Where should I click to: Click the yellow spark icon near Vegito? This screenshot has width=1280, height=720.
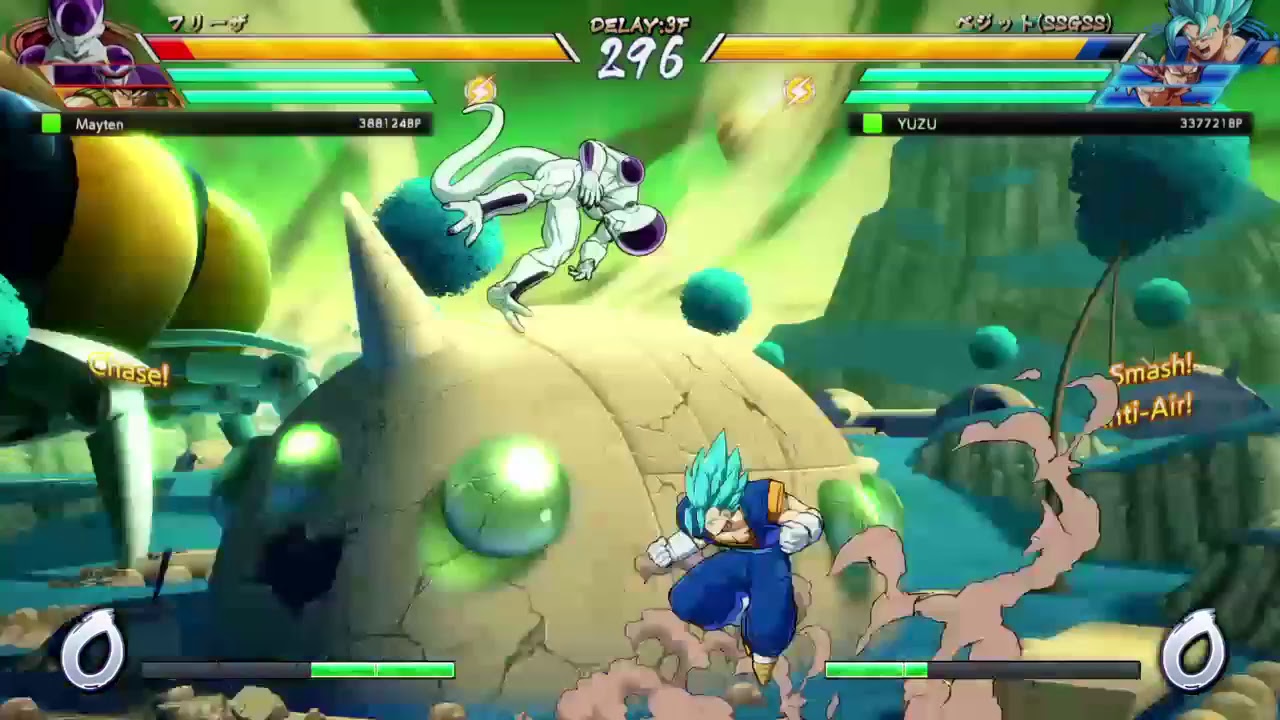(x=800, y=88)
